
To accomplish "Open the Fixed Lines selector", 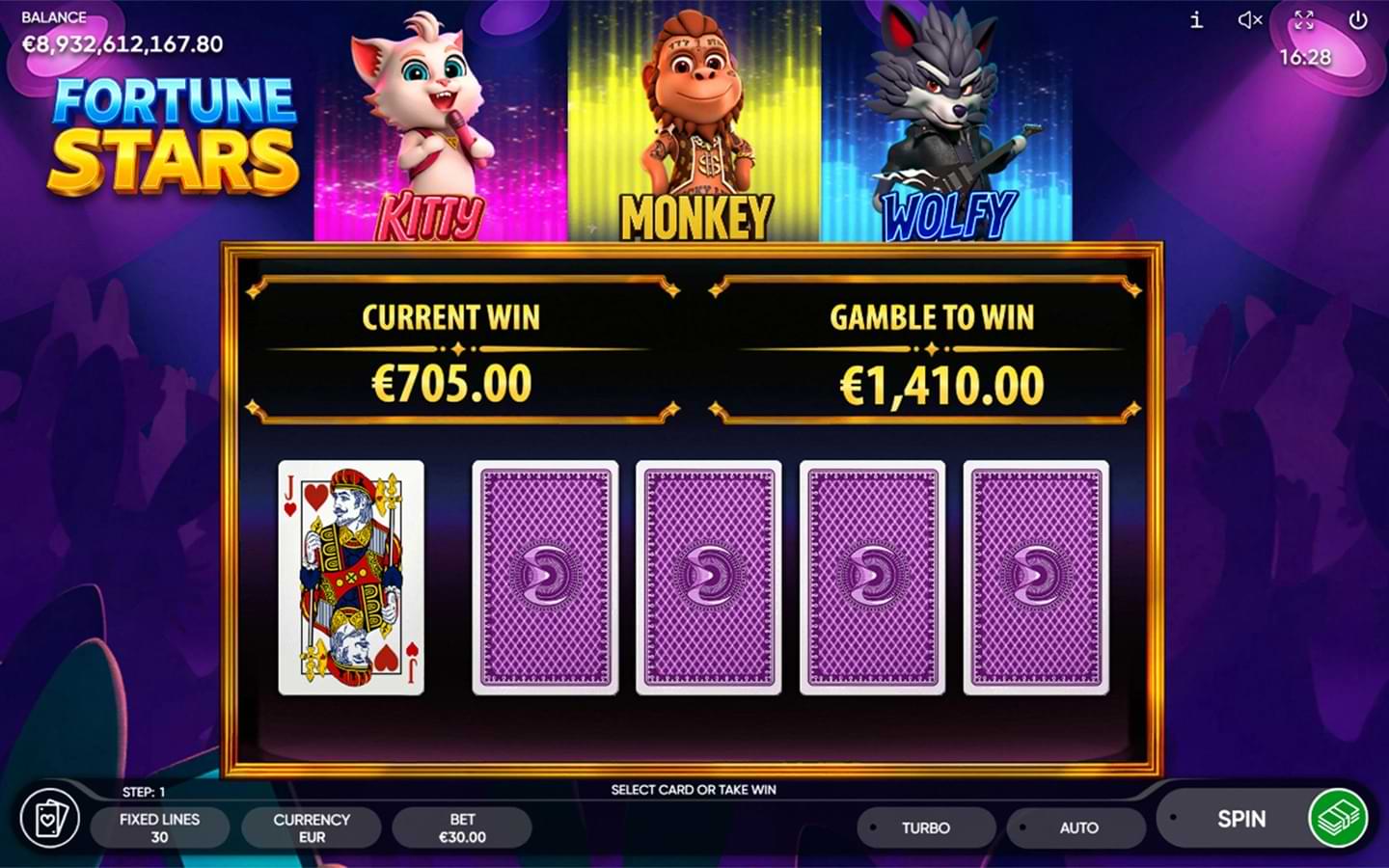I will tap(160, 827).
